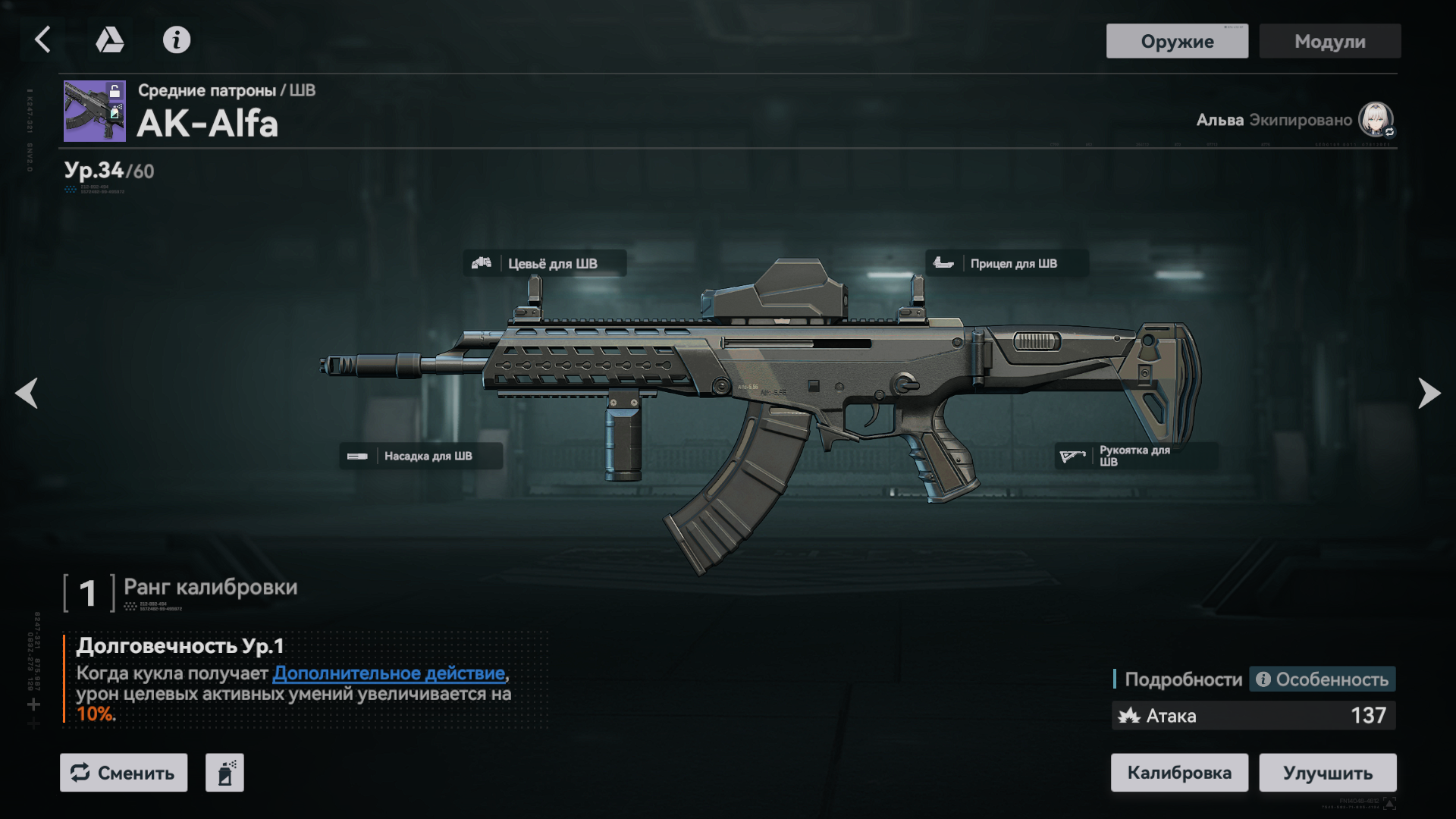View the previous weapon with left arrow
The width and height of the screenshot is (1456, 819).
(27, 393)
